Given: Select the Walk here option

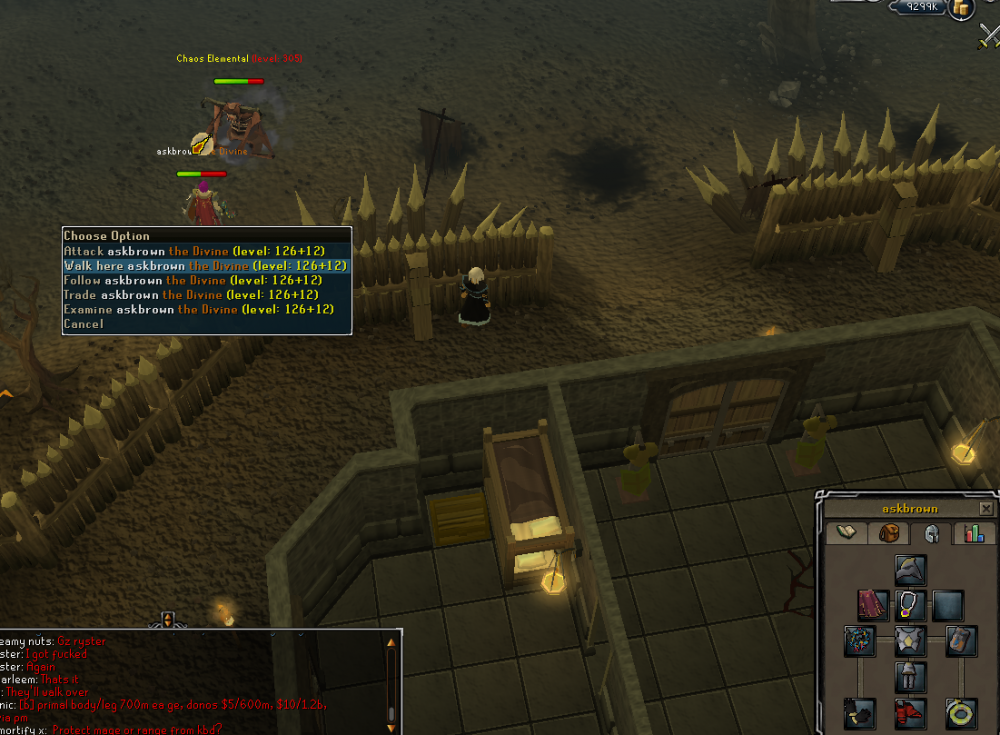Looking at the screenshot, I should click(205, 266).
